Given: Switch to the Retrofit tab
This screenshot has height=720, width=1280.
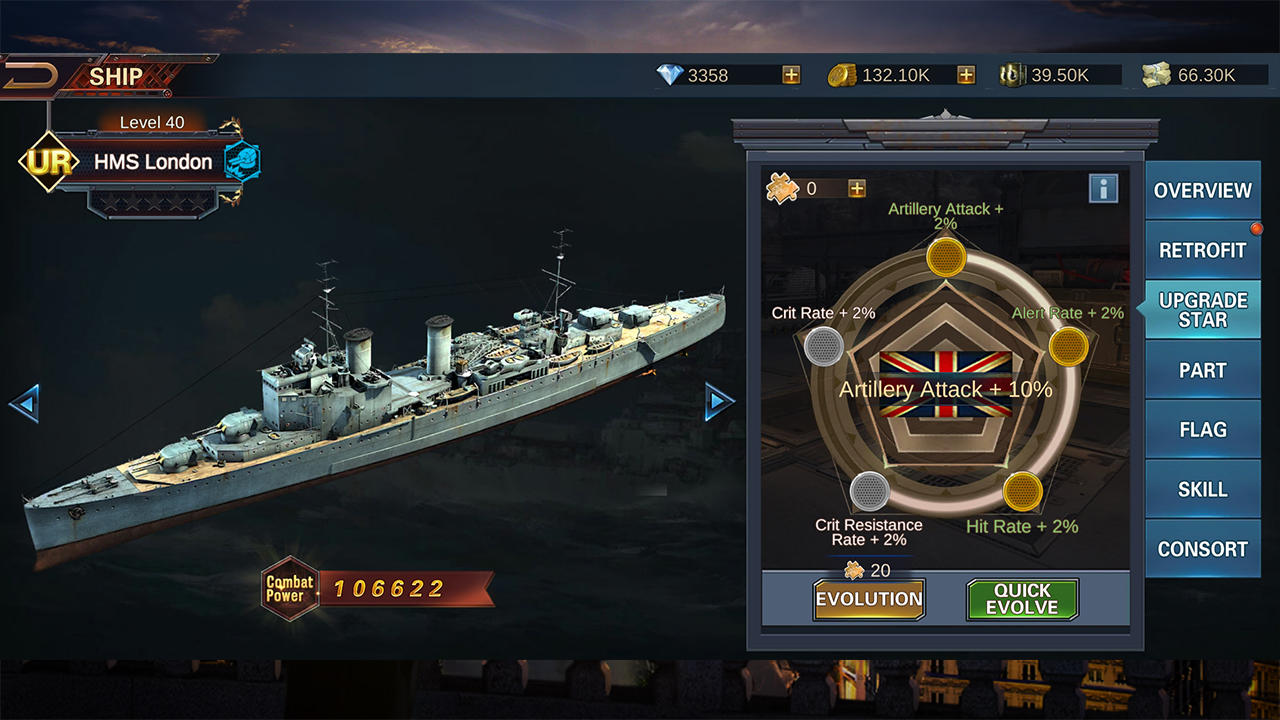Looking at the screenshot, I should (1202, 250).
